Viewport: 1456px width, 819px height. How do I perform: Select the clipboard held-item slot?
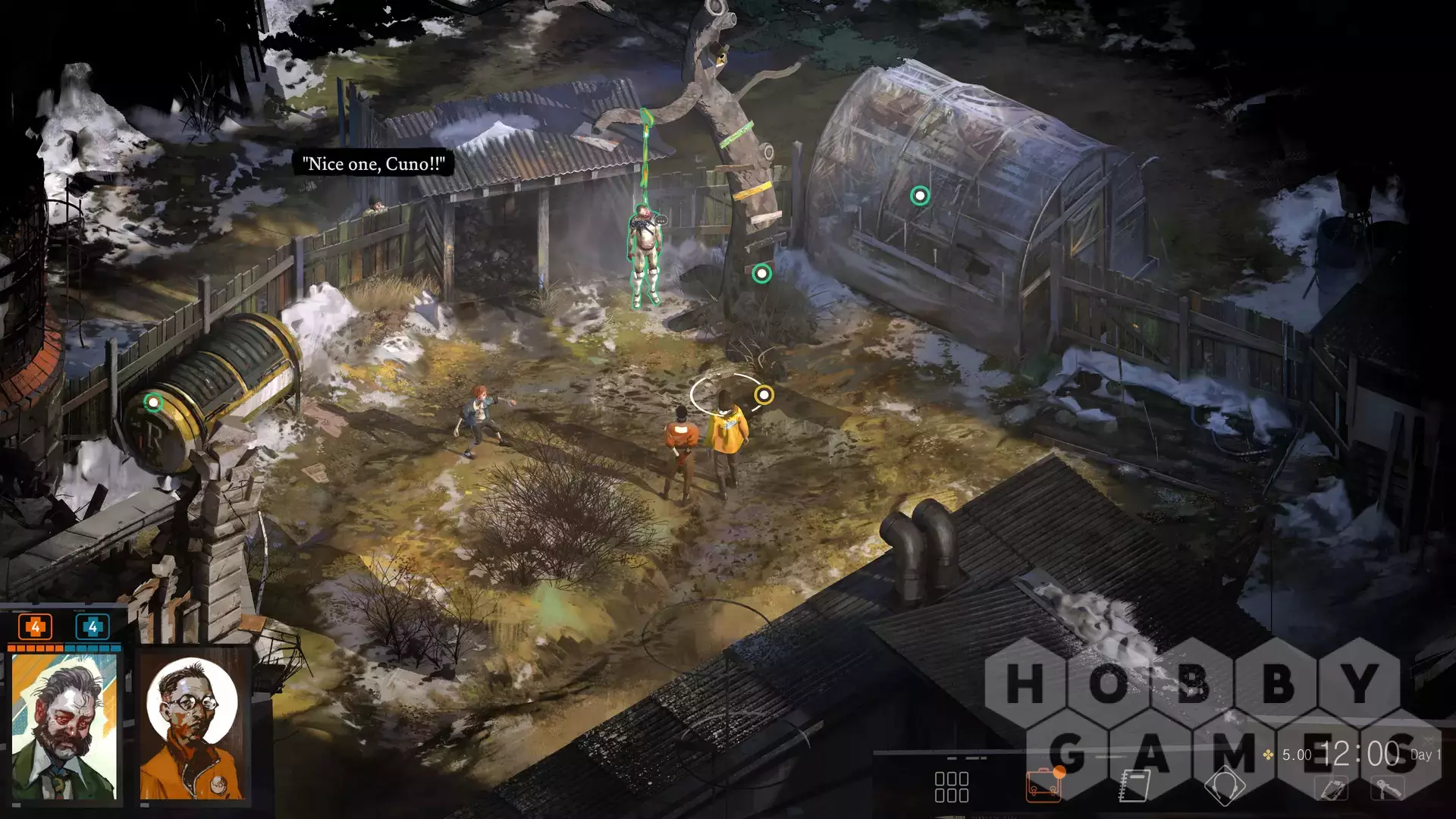[x=1332, y=789]
